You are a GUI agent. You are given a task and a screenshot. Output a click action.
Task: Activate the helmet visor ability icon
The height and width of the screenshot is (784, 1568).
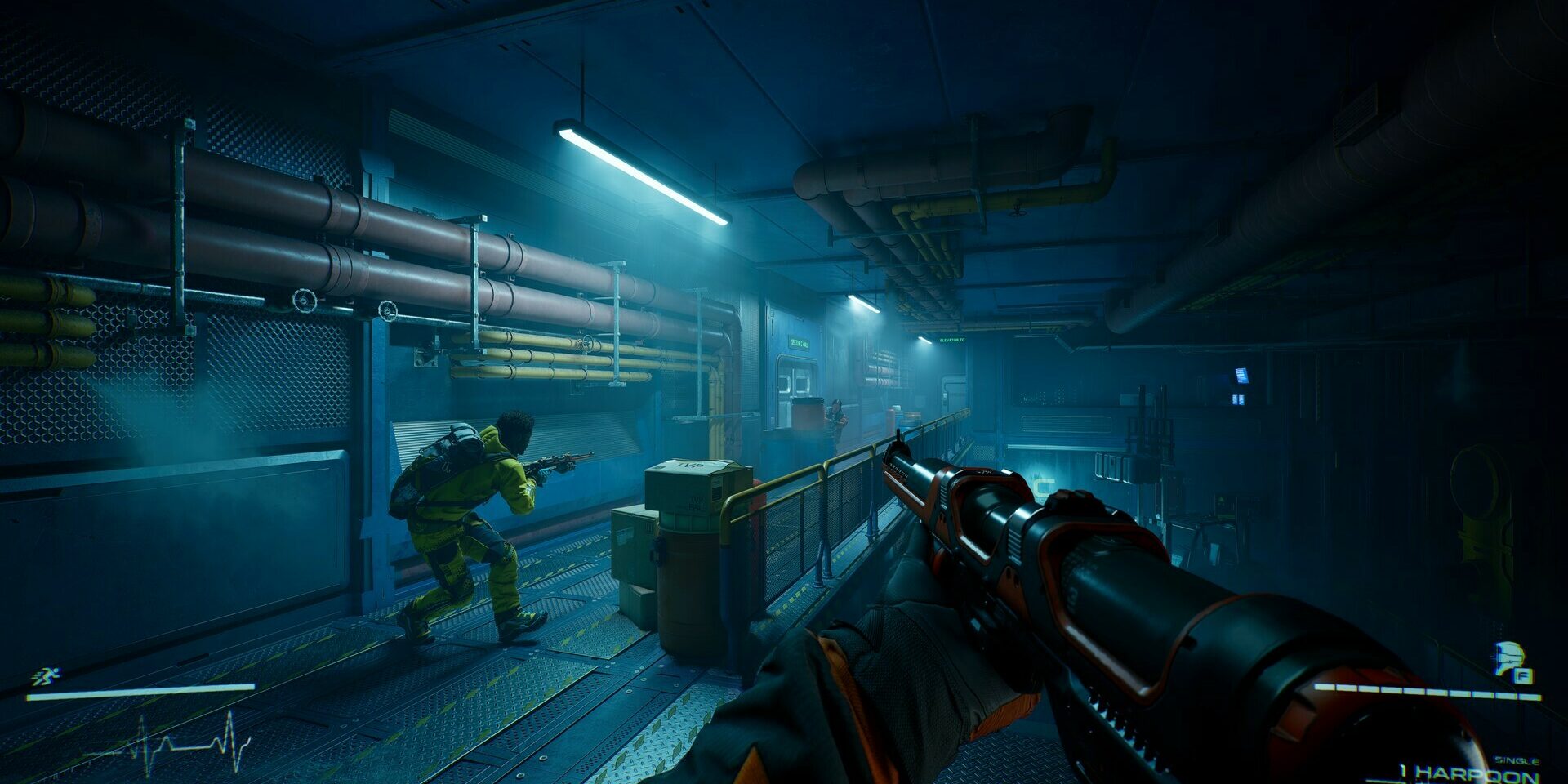tap(1510, 658)
